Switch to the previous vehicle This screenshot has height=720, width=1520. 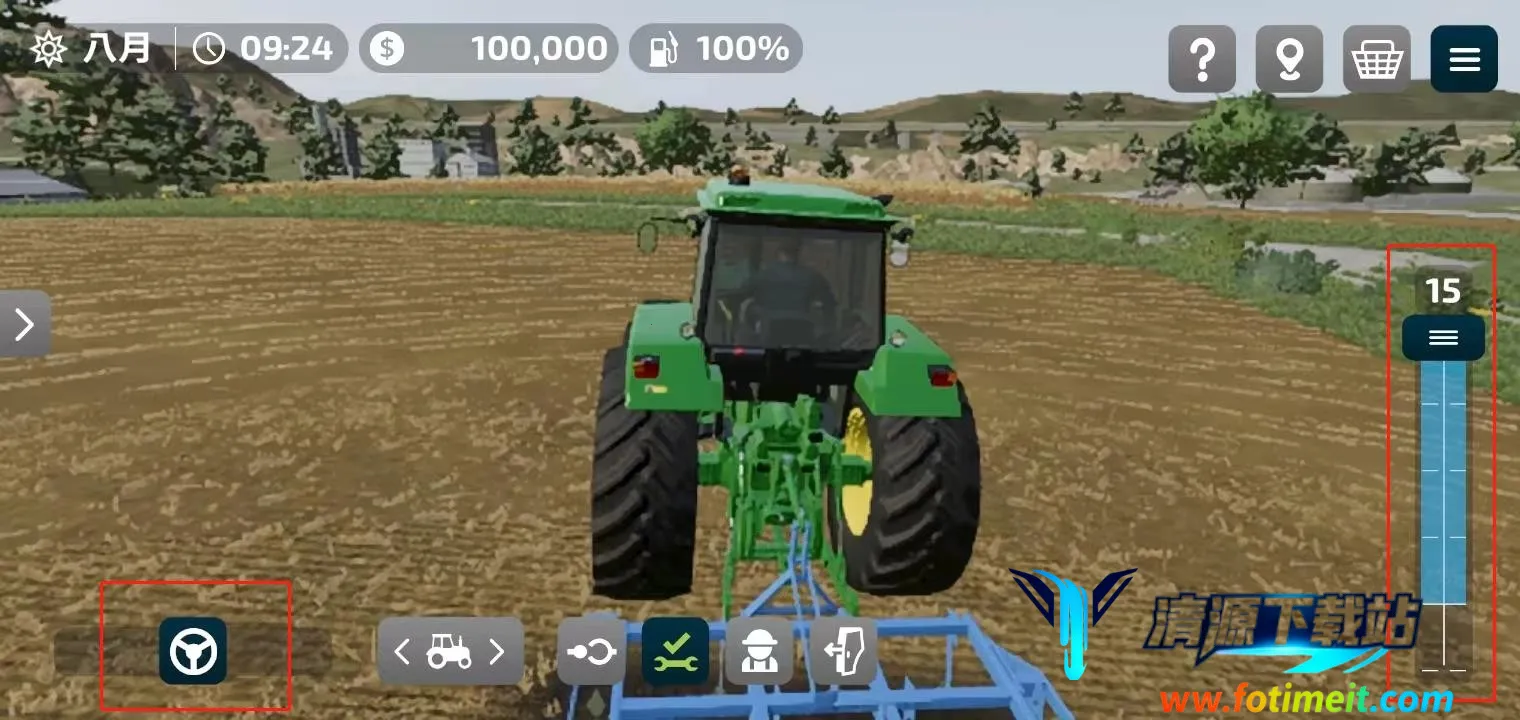[x=402, y=652]
